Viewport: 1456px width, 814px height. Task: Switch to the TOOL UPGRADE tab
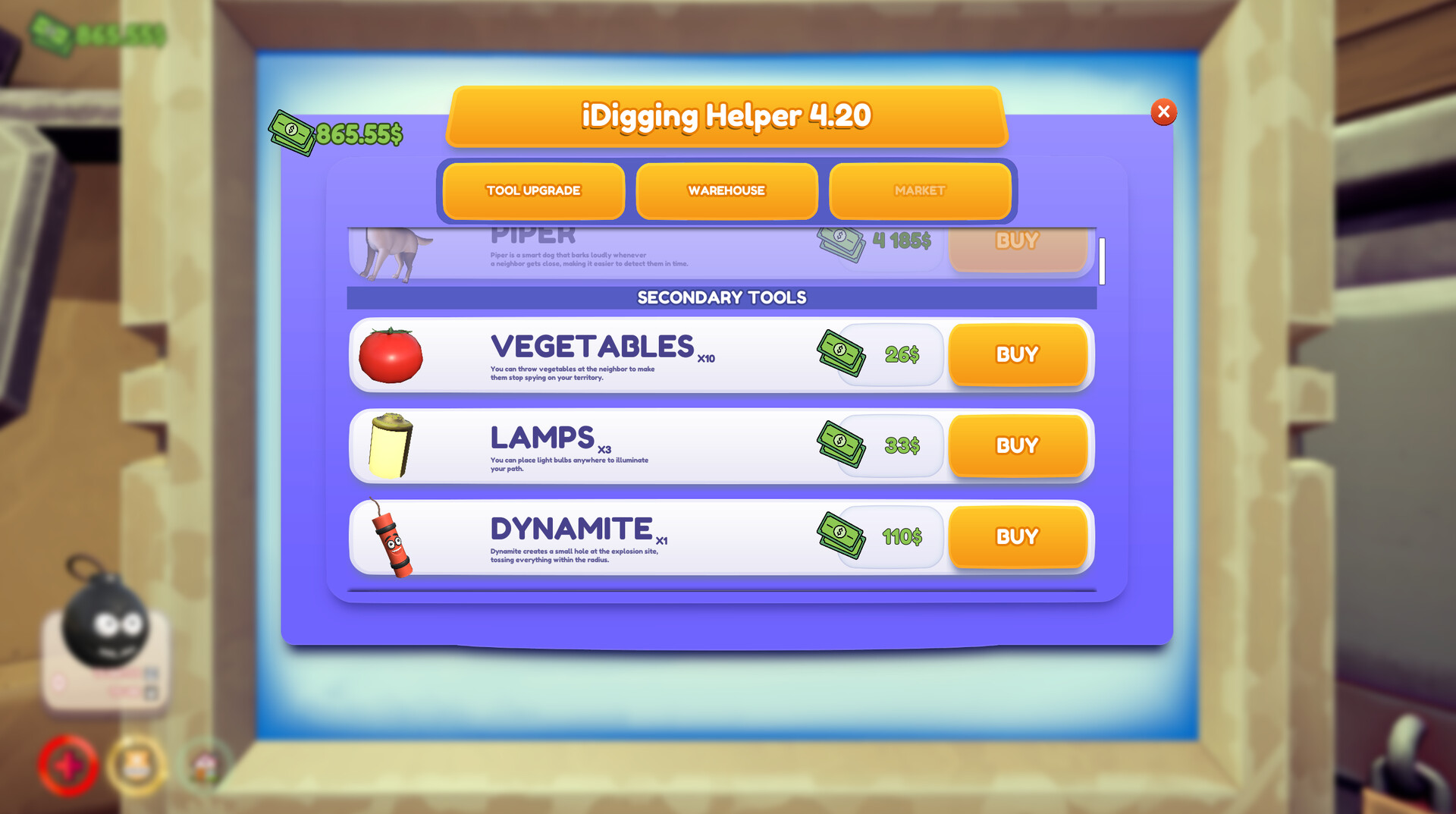pos(532,191)
